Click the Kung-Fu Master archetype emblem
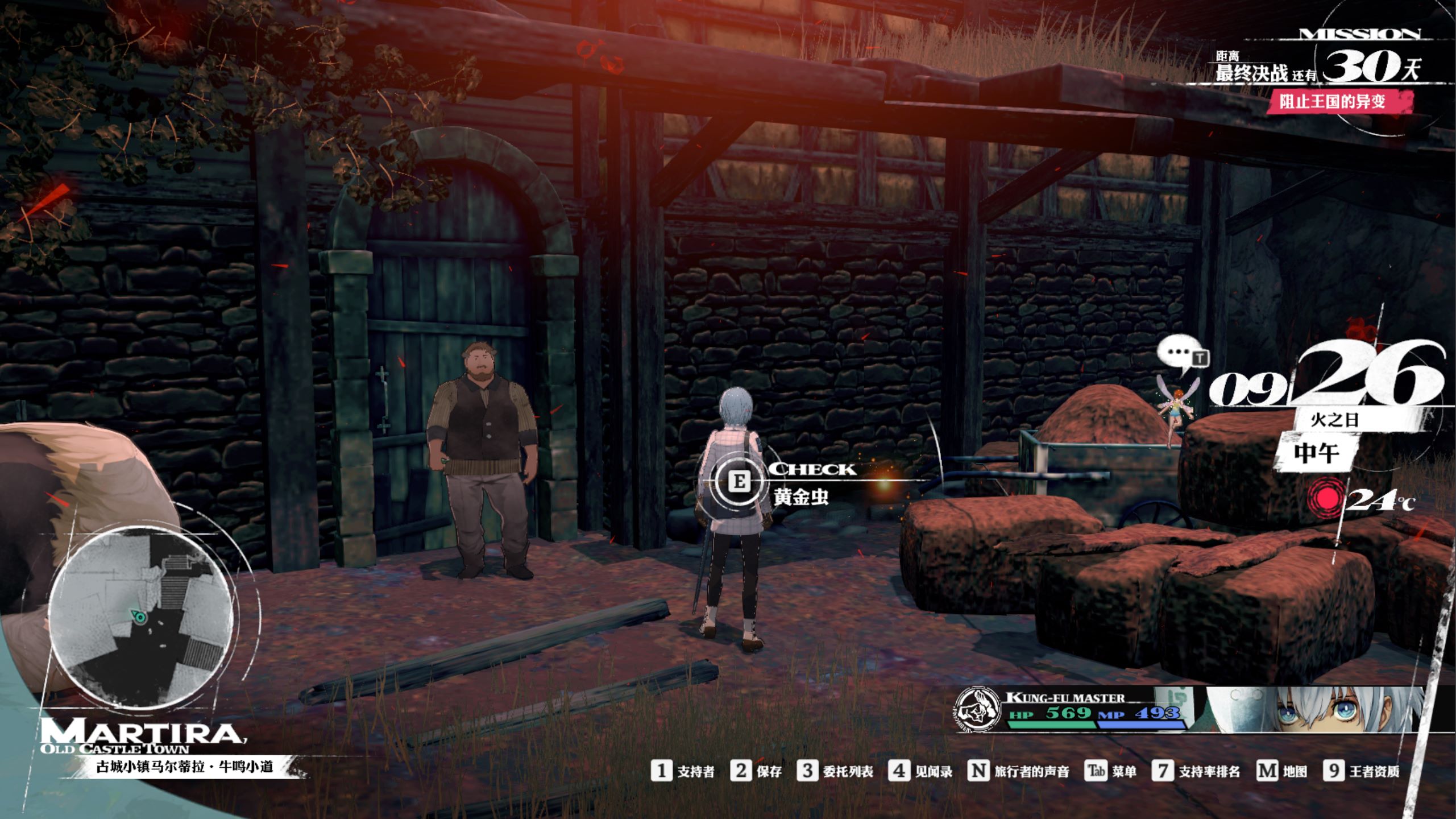The image size is (1456, 819). tap(978, 709)
